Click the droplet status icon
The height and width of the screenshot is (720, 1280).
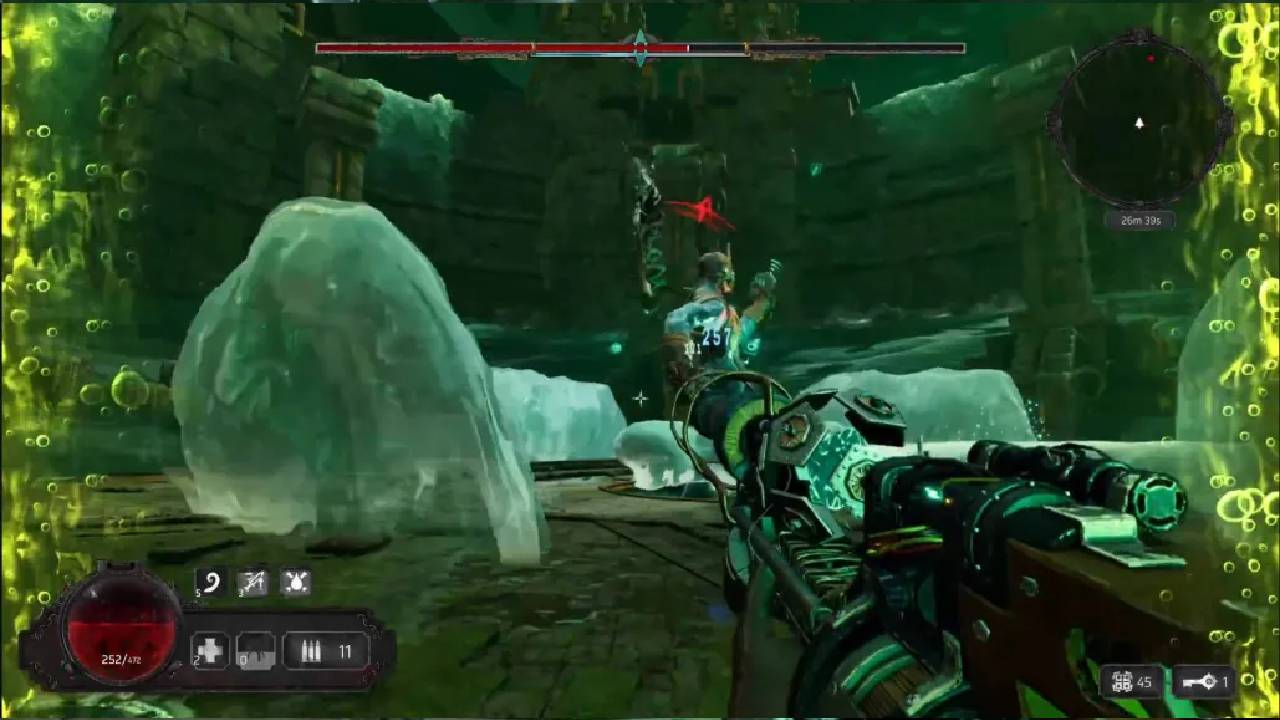point(295,583)
